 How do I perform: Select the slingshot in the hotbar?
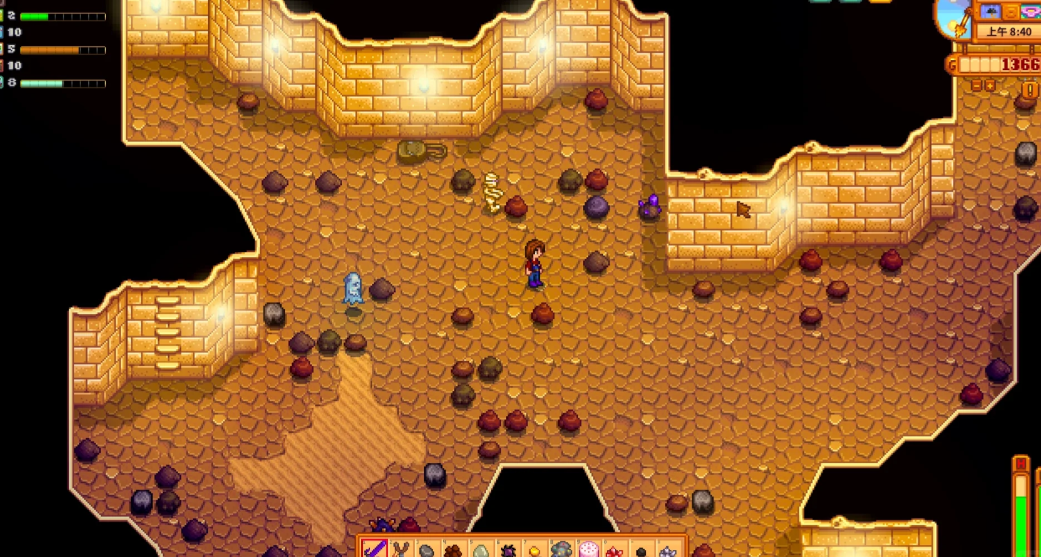click(401, 549)
